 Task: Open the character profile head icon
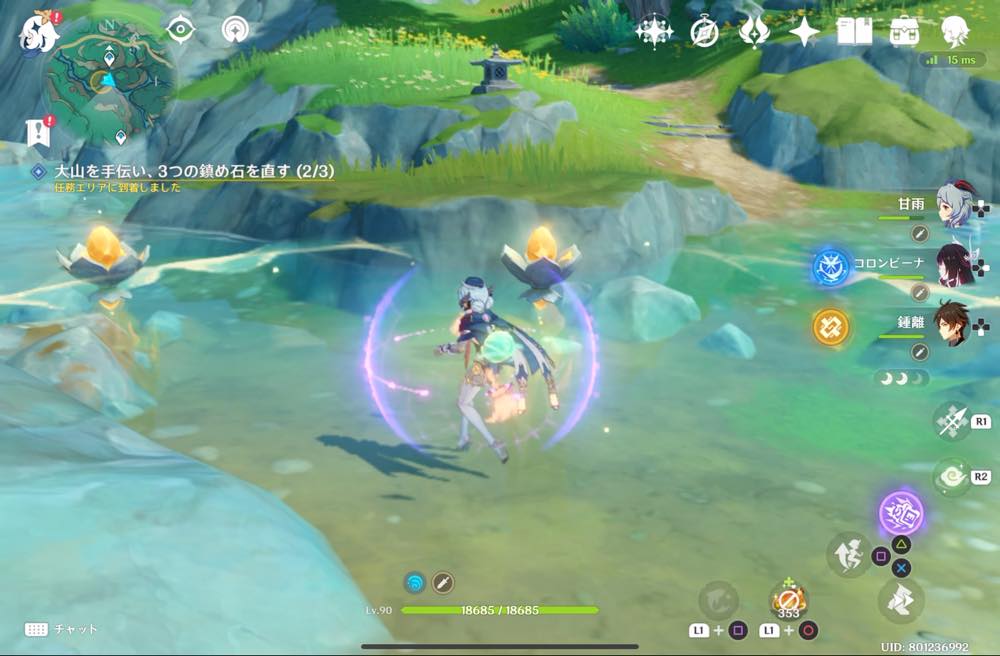(955, 32)
